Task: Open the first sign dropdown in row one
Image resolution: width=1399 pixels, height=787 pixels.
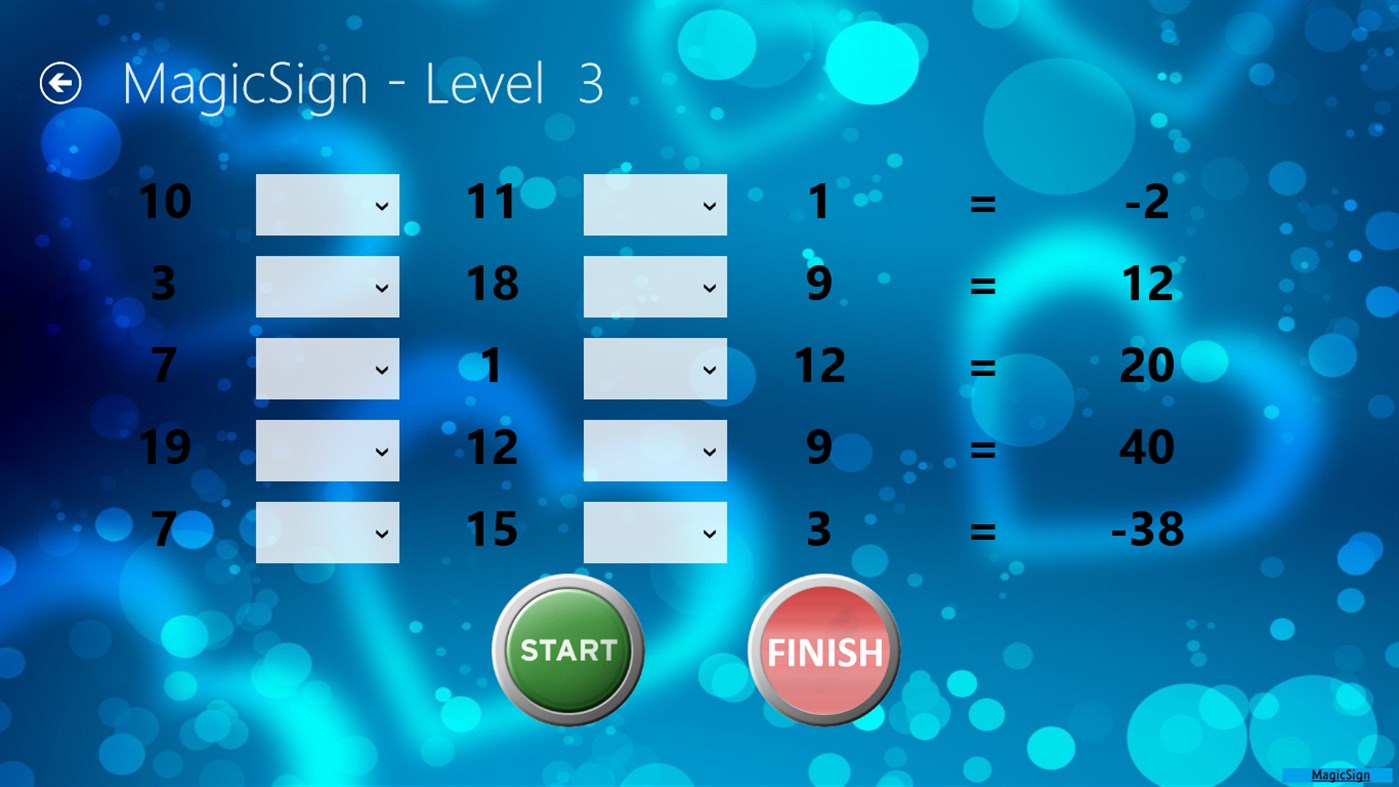Action: 327,204
